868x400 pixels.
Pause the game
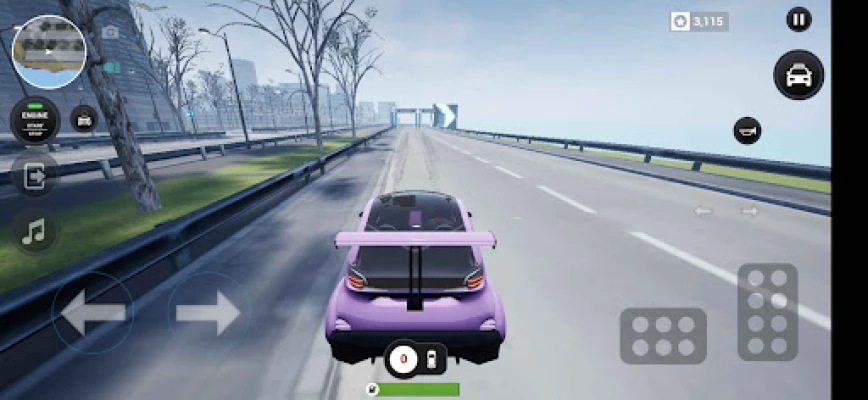(x=798, y=19)
